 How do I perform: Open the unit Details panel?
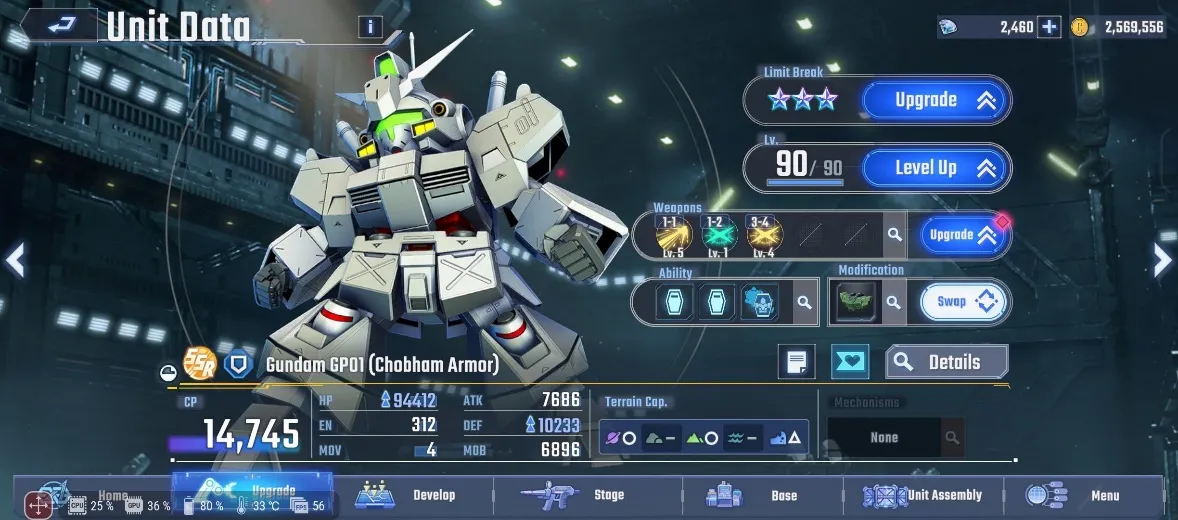(946, 362)
